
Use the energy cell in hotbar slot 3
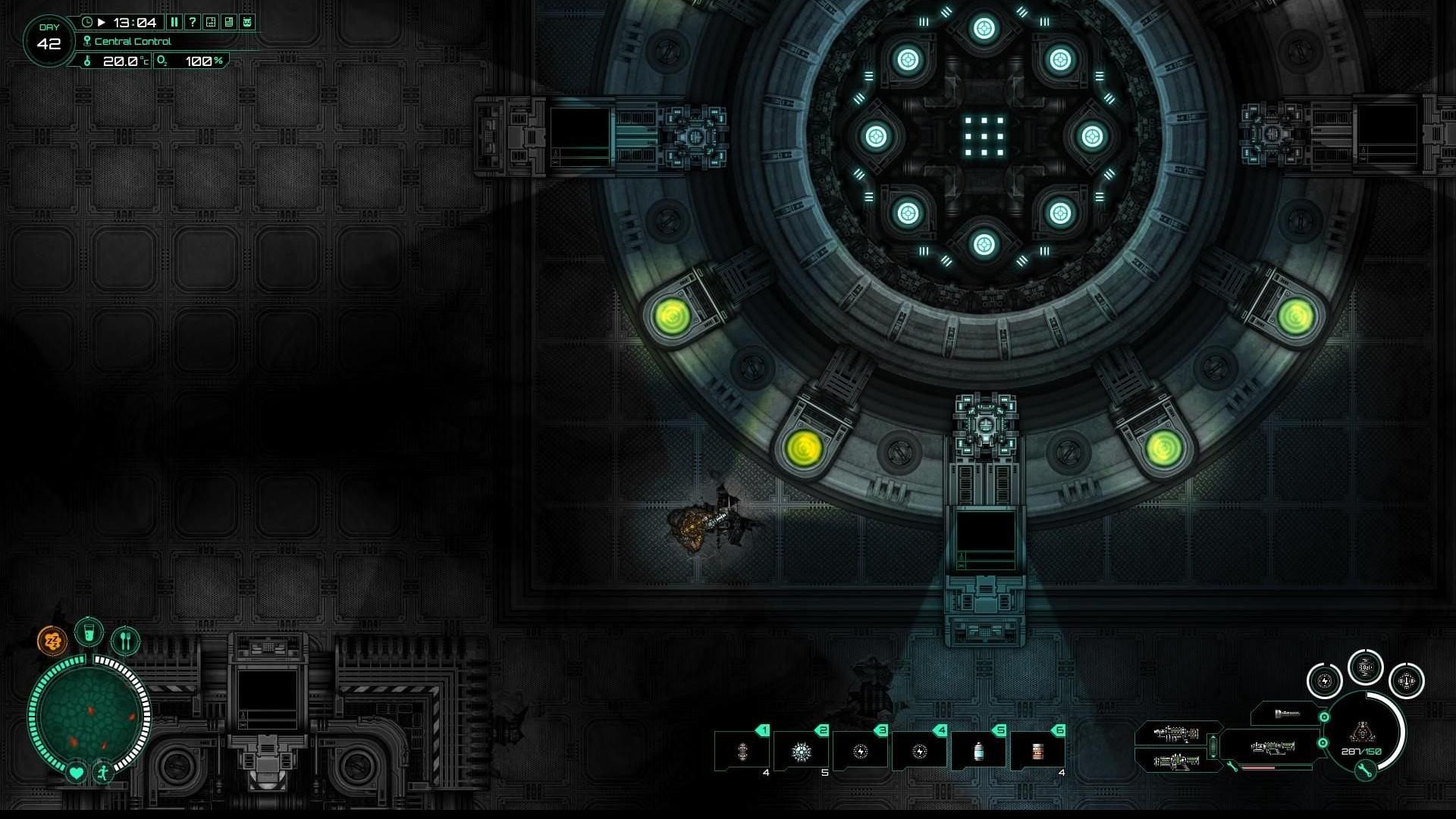861,751
